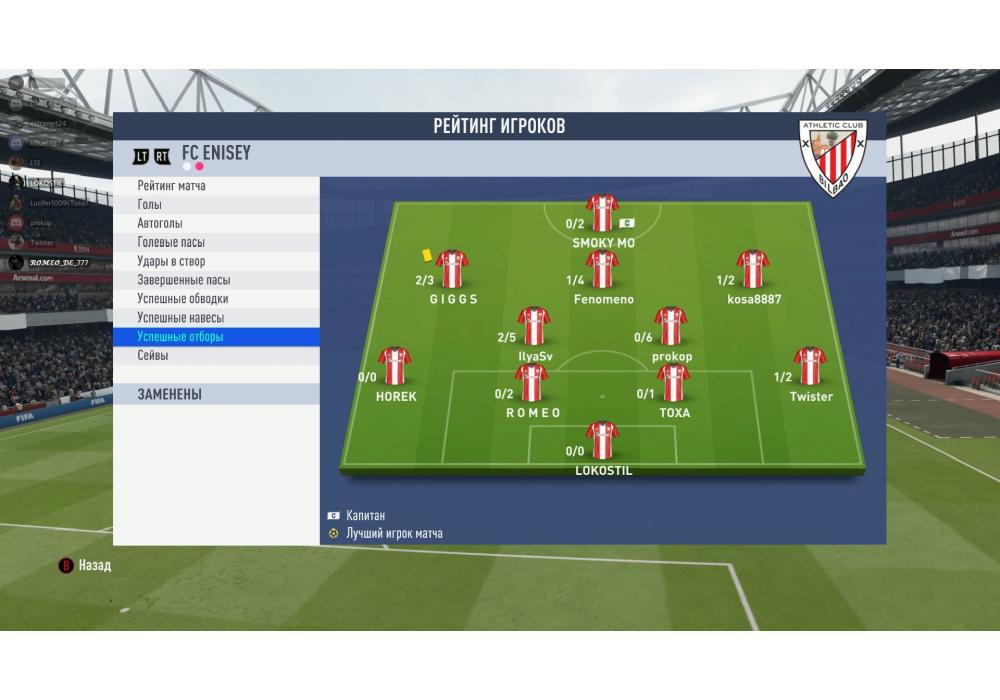Select the player G I G G S
The width and height of the screenshot is (1000, 700).
[x=452, y=269]
